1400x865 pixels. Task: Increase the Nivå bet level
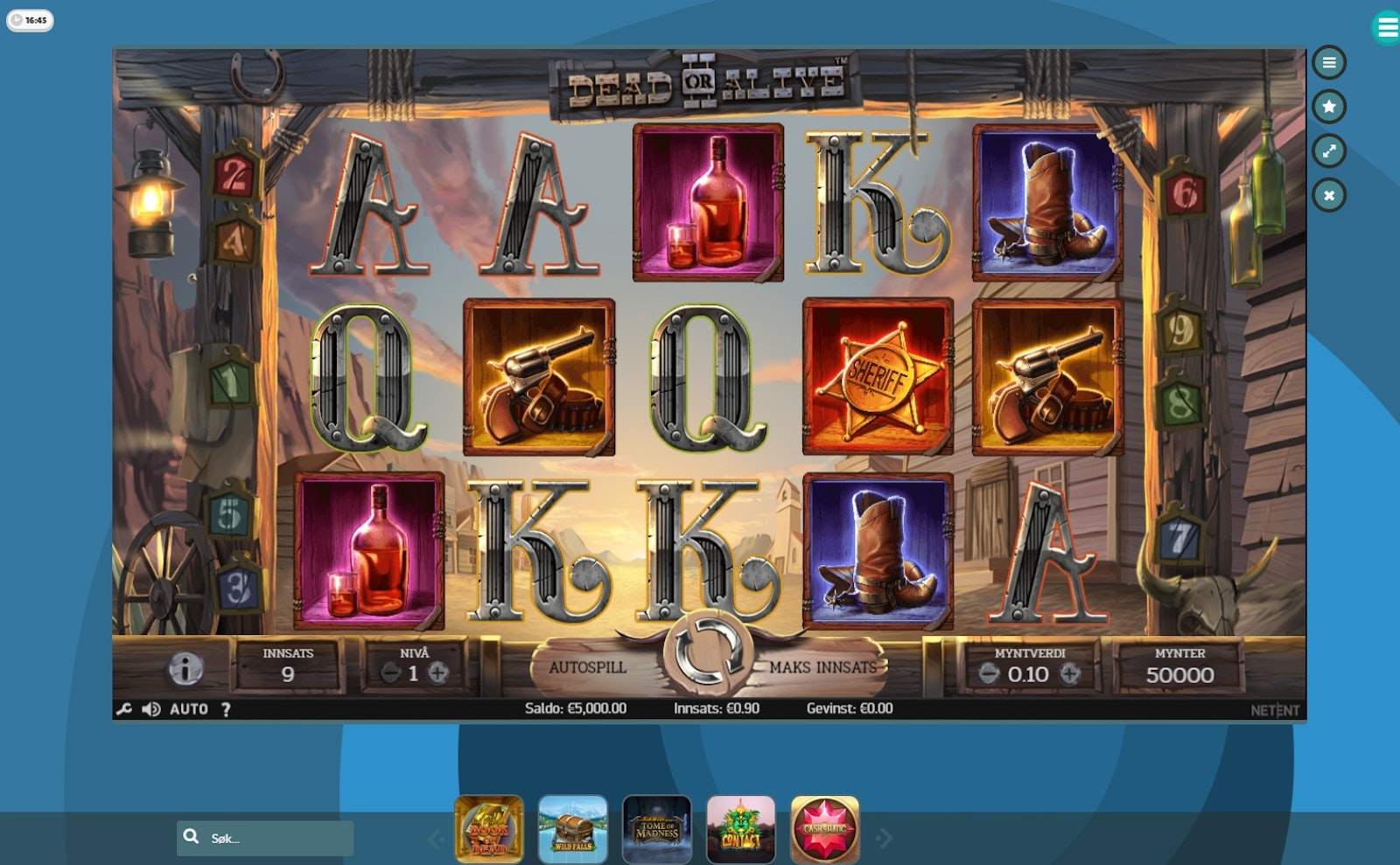[x=438, y=673]
